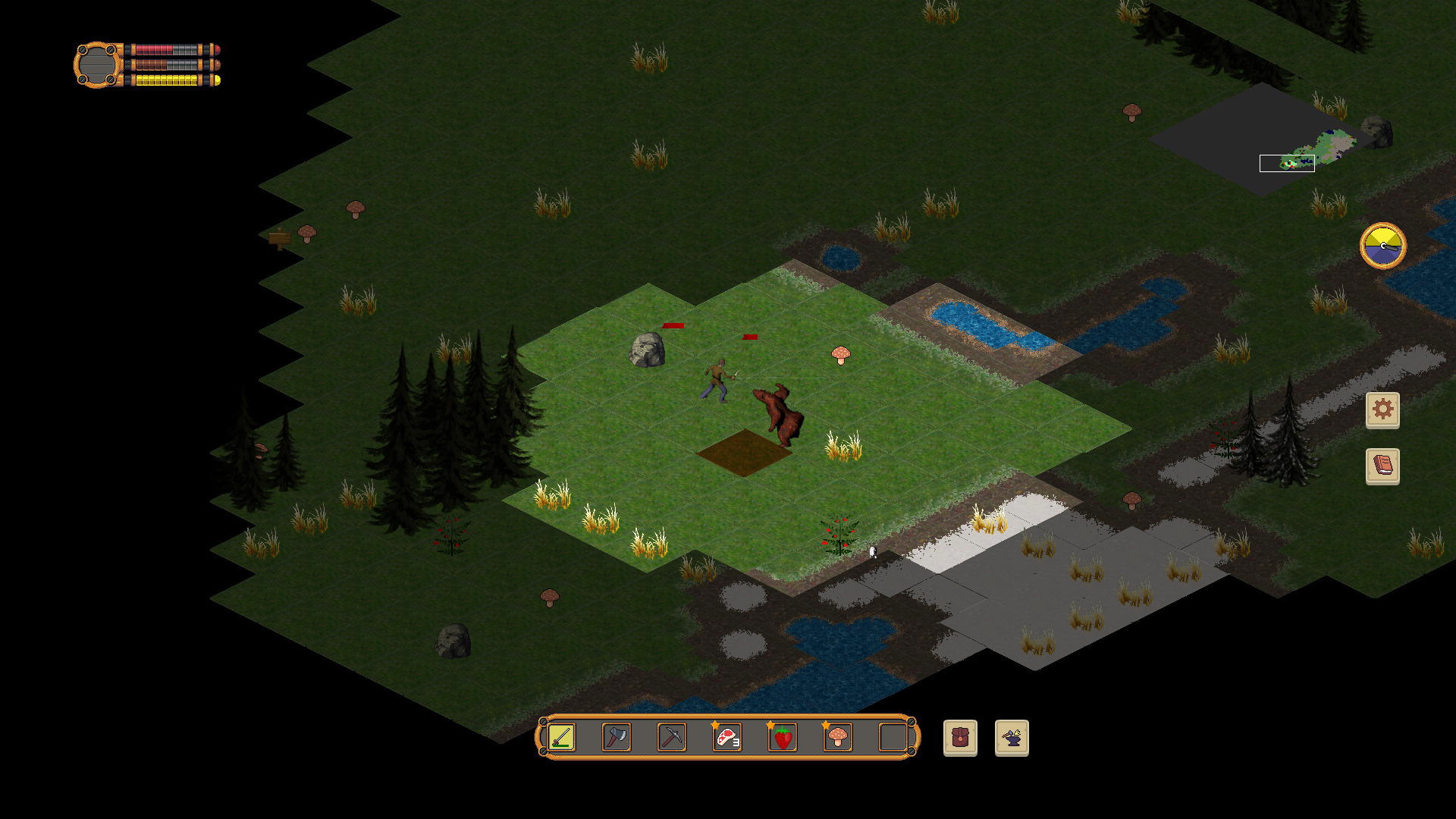Click the isometric minimap
1456x819 pixels.
pos(1263,140)
